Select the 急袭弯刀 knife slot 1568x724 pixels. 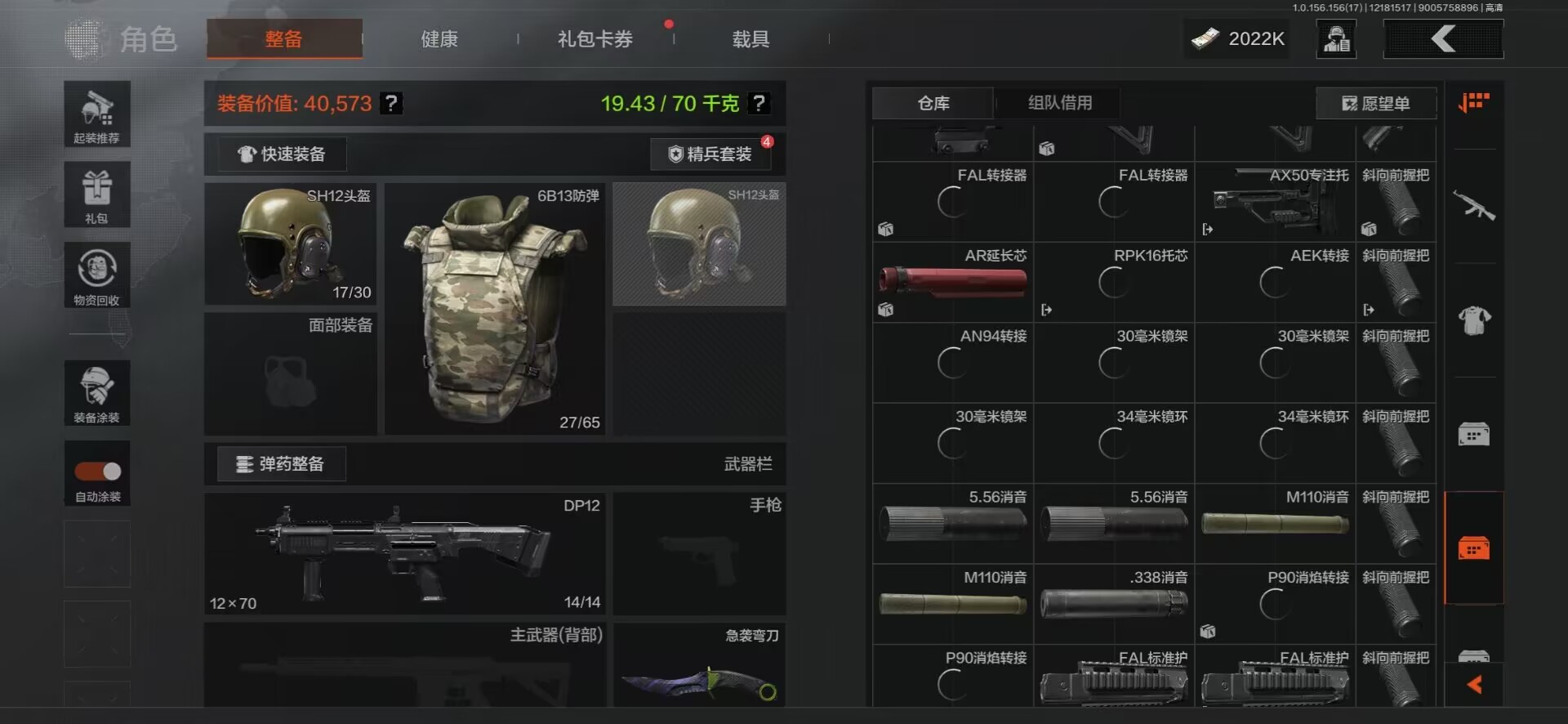tap(699, 666)
